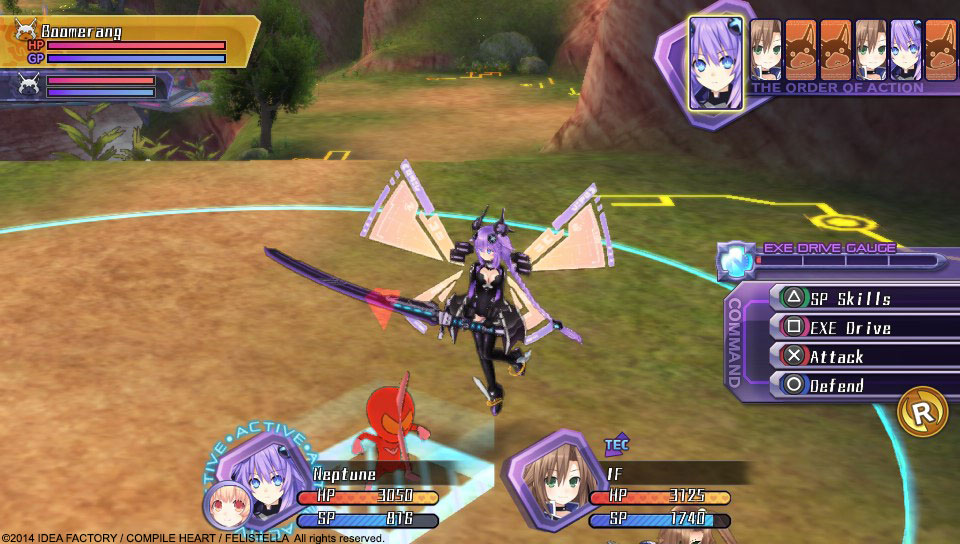This screenshot has width=960, height=544.
Task: Click the EXE Drive Gauge crystal icon
Action: point(736,258)
